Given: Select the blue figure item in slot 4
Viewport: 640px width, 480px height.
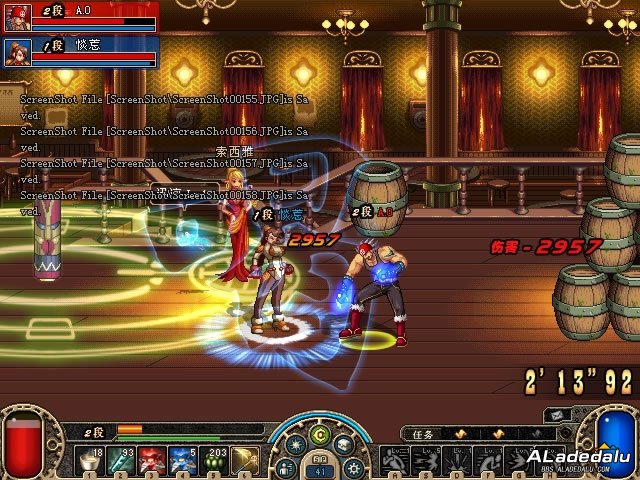Looking at the screenshot, I should [183, 461].
